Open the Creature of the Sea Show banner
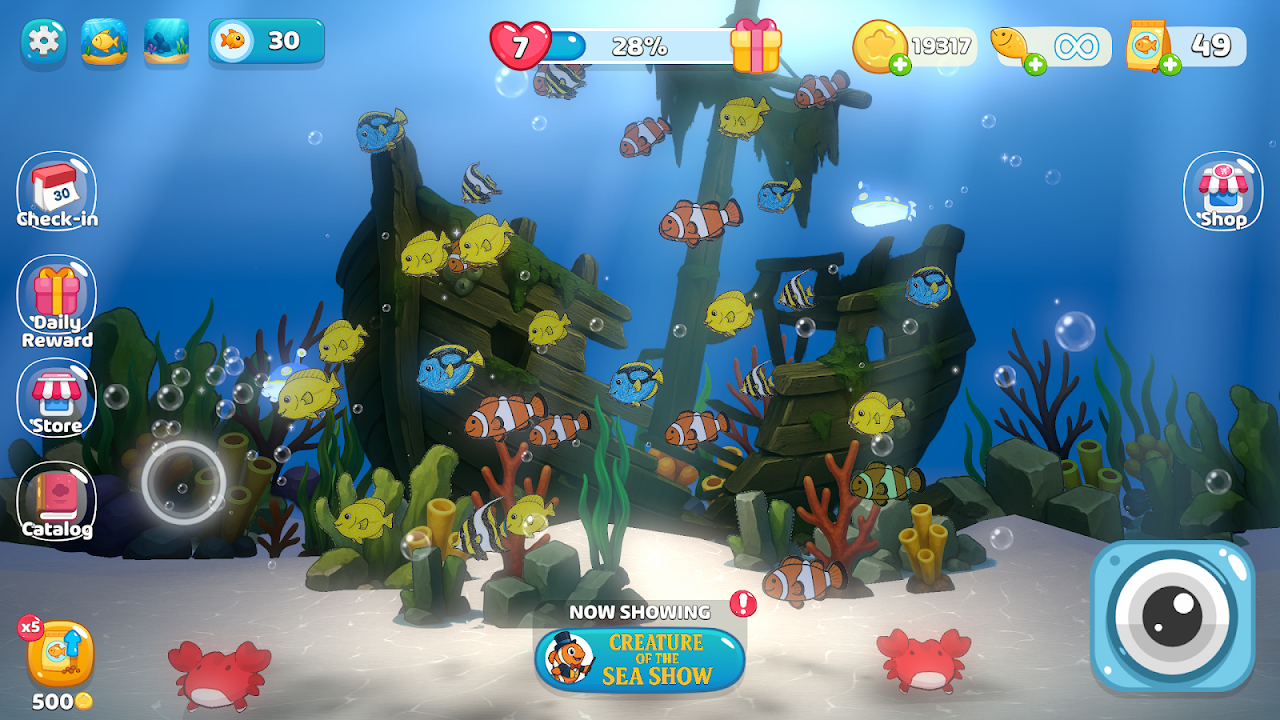 pos(640,658)
